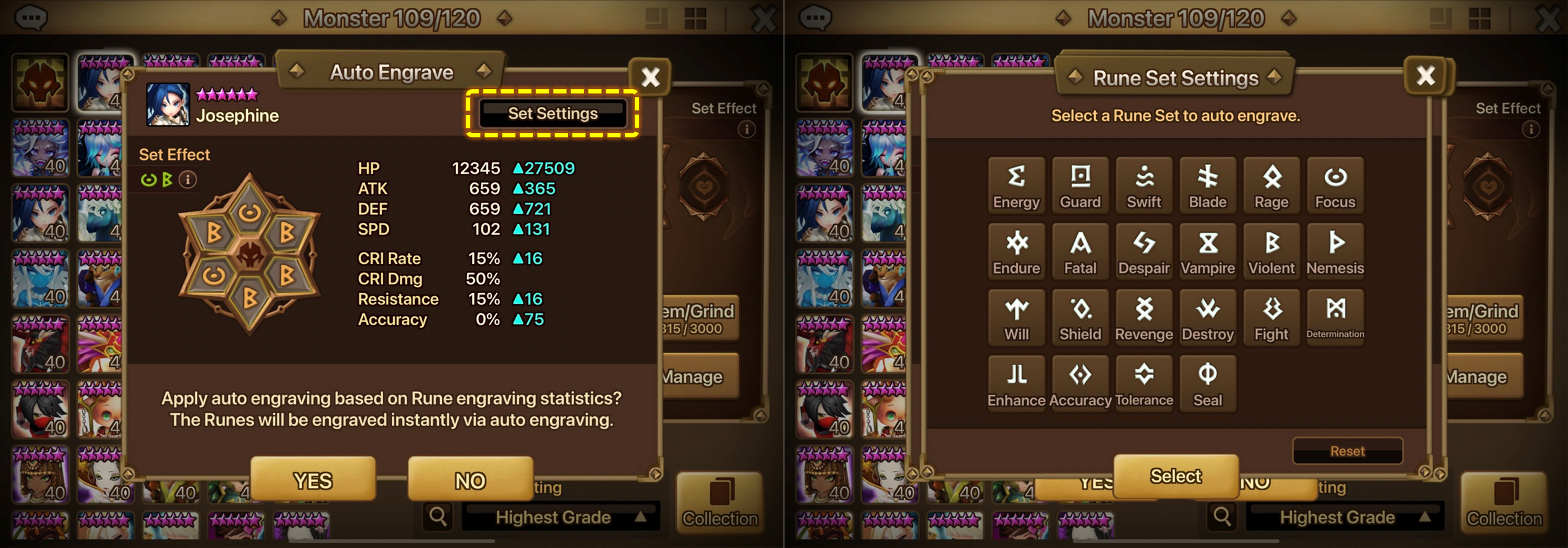The width and height of the screenshot is (1568, 548).
Task: Select the Violent rune set icon
Action: (1271, 250)
